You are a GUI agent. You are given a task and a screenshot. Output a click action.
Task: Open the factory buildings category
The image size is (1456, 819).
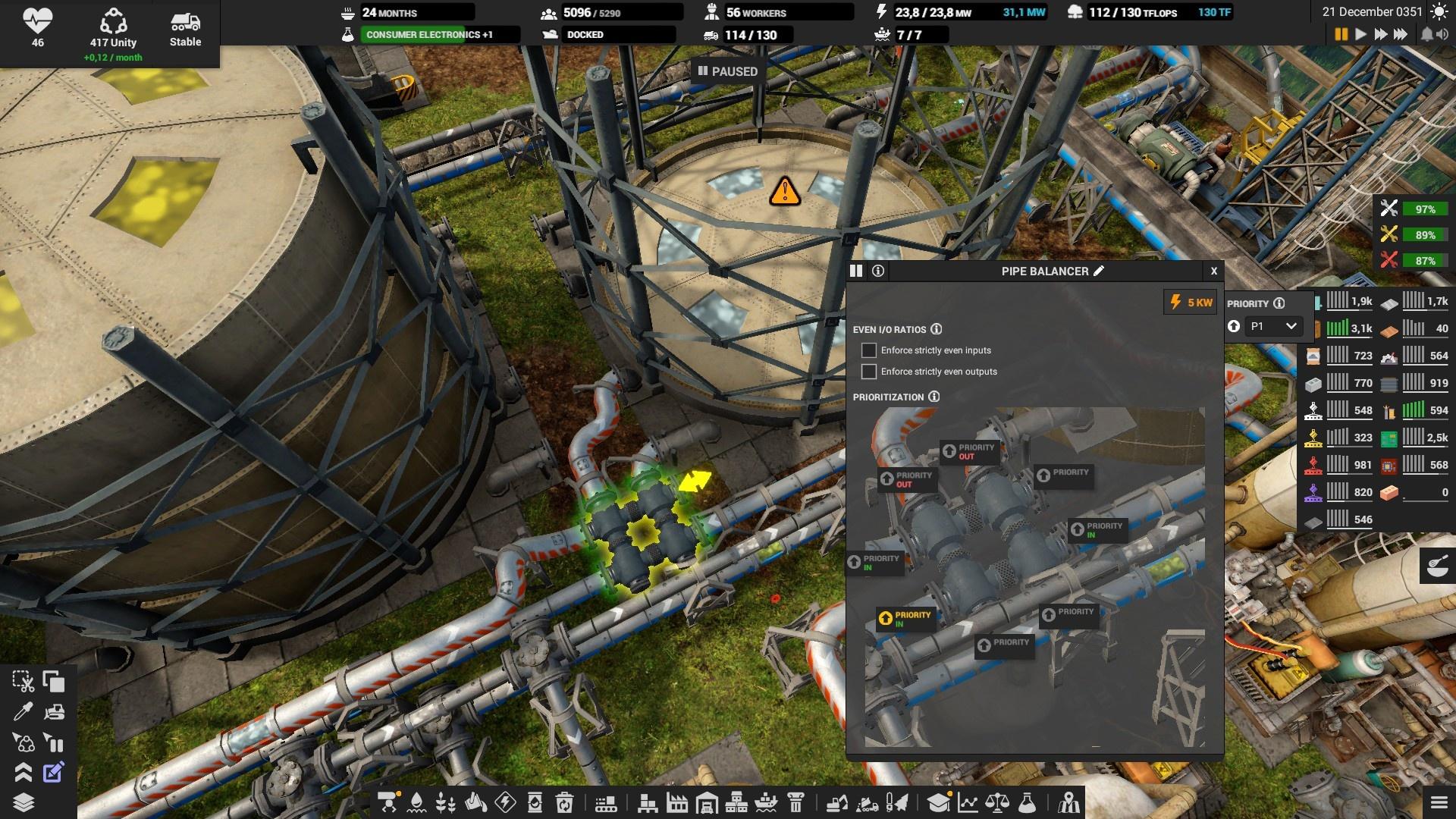click(677, 802)
